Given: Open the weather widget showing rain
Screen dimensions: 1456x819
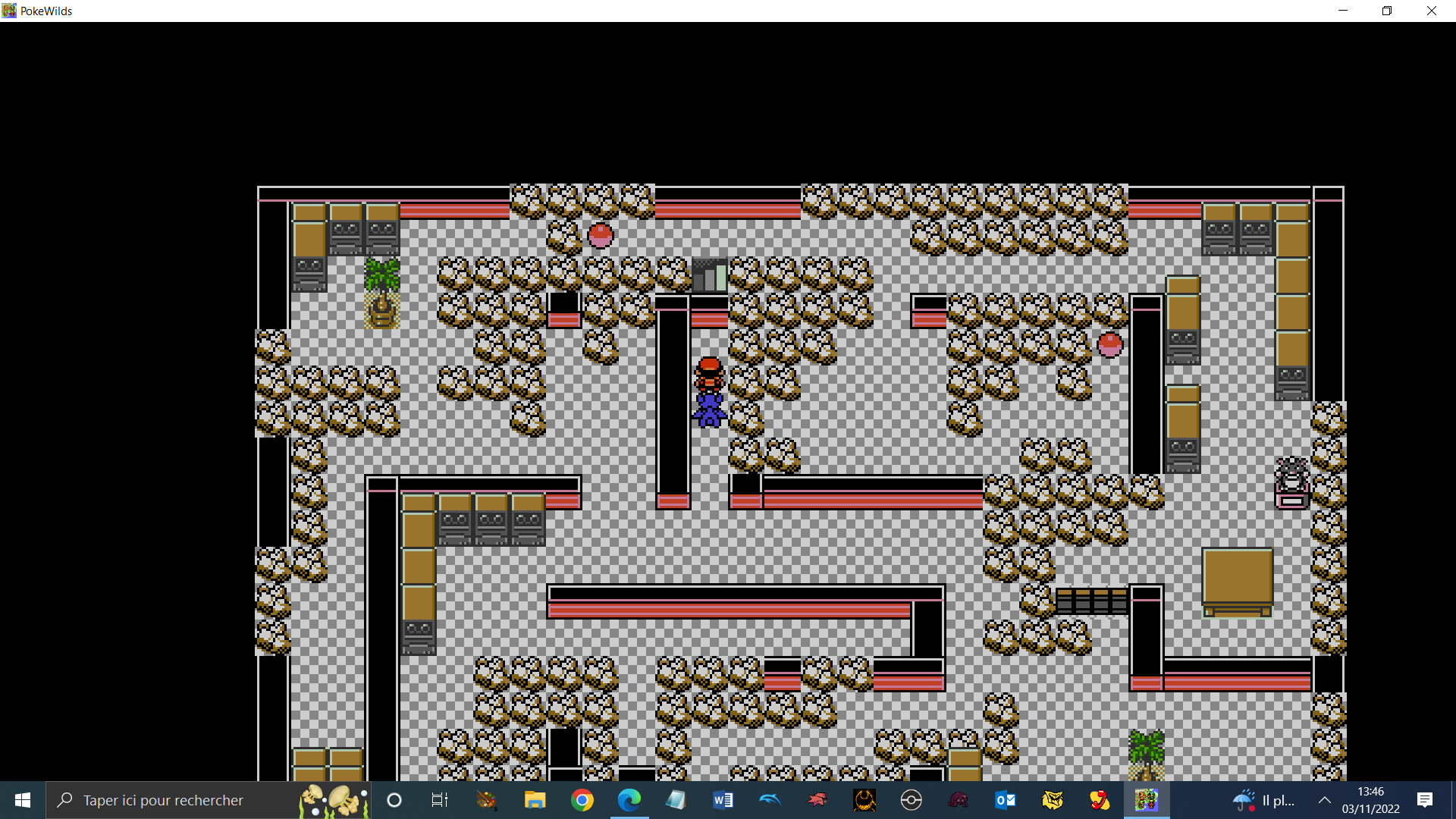Looking at the screenshot, I should [1263, 800].
